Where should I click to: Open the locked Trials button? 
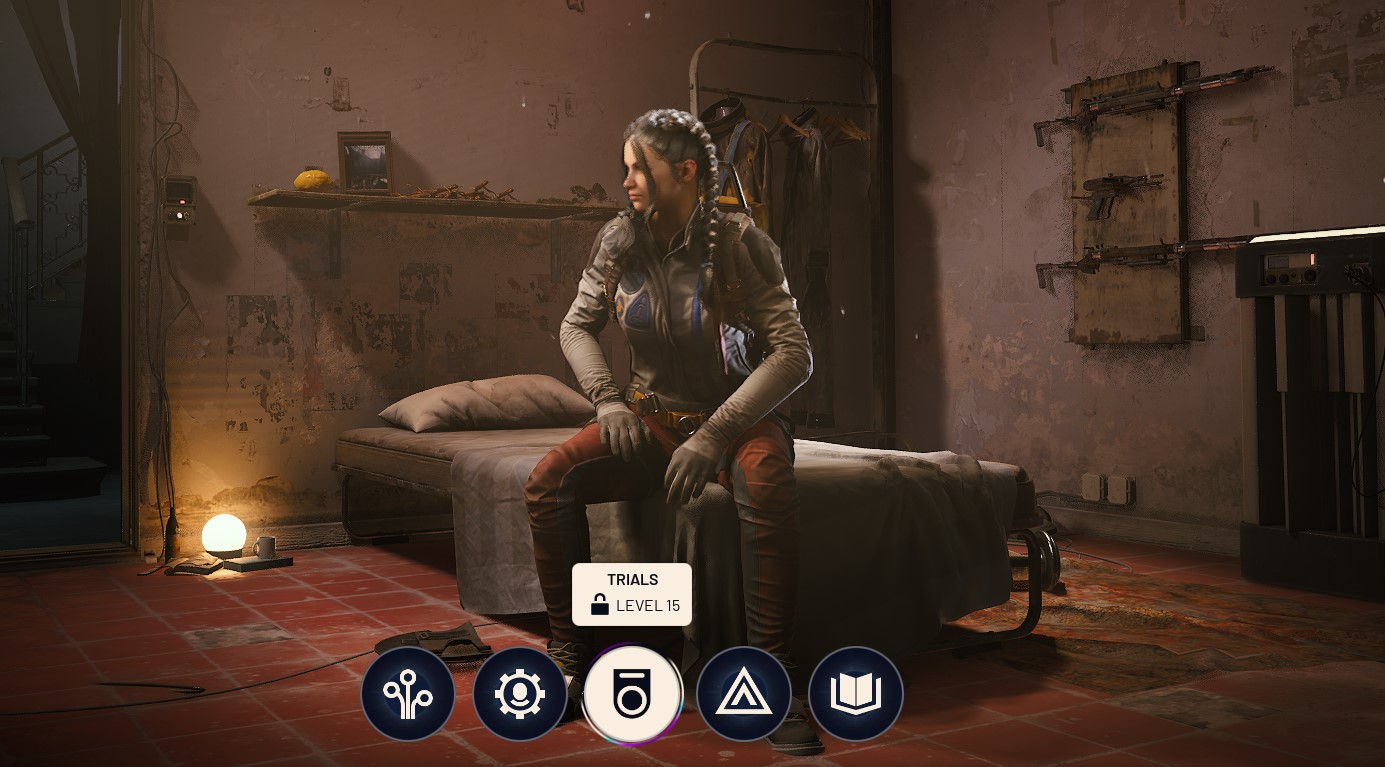pos(632,694)
